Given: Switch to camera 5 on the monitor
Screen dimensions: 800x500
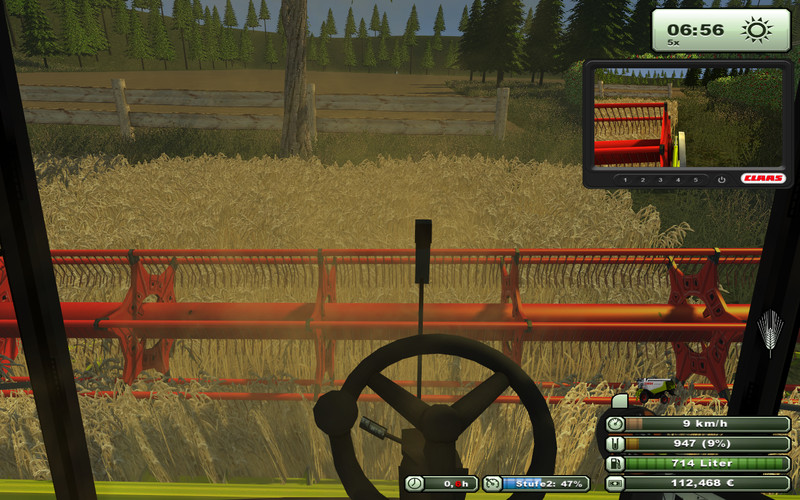Looking at the screenshot, I should (x=695, y=180).
